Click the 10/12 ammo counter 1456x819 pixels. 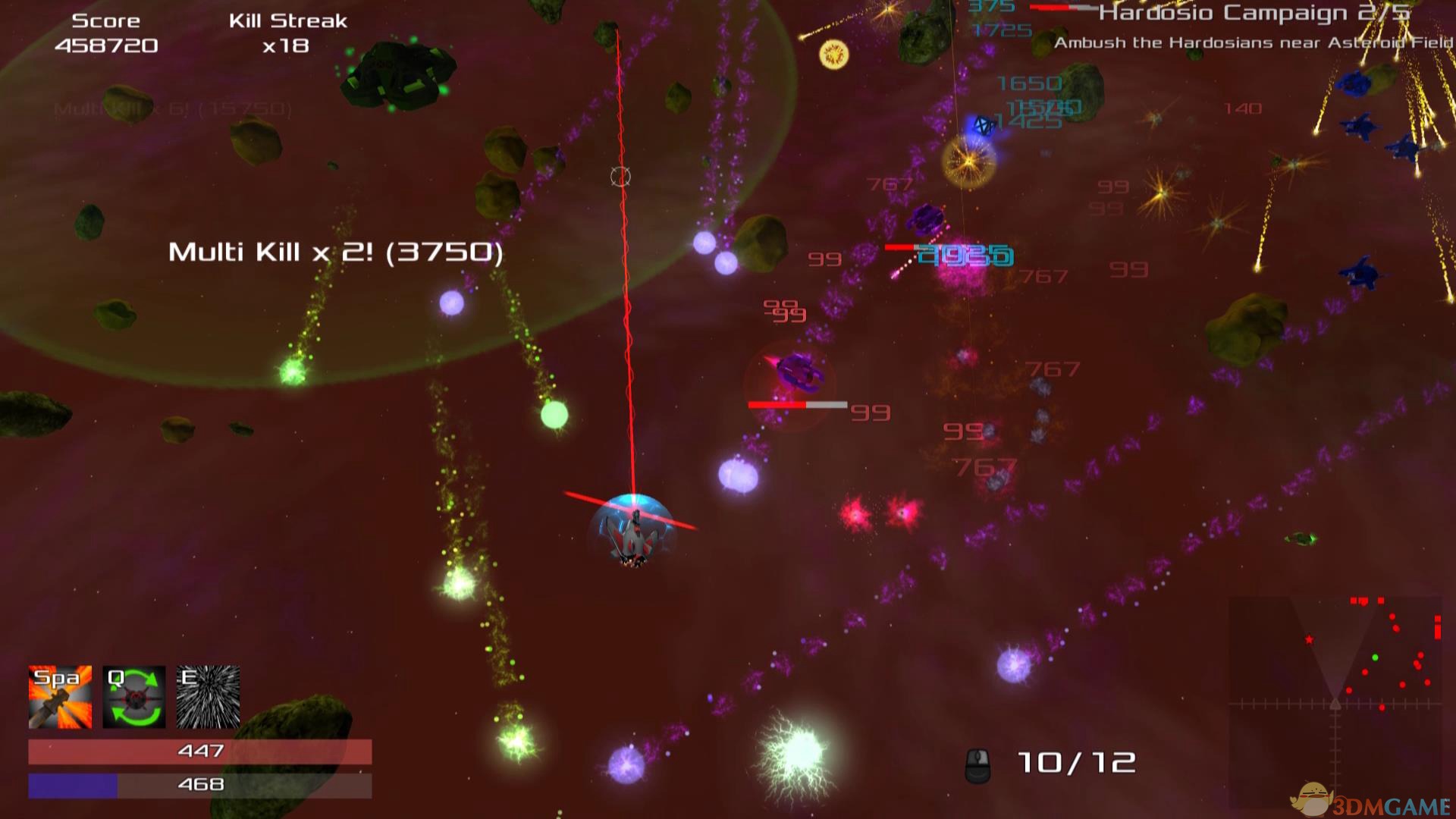click(x=1077, y=761)
